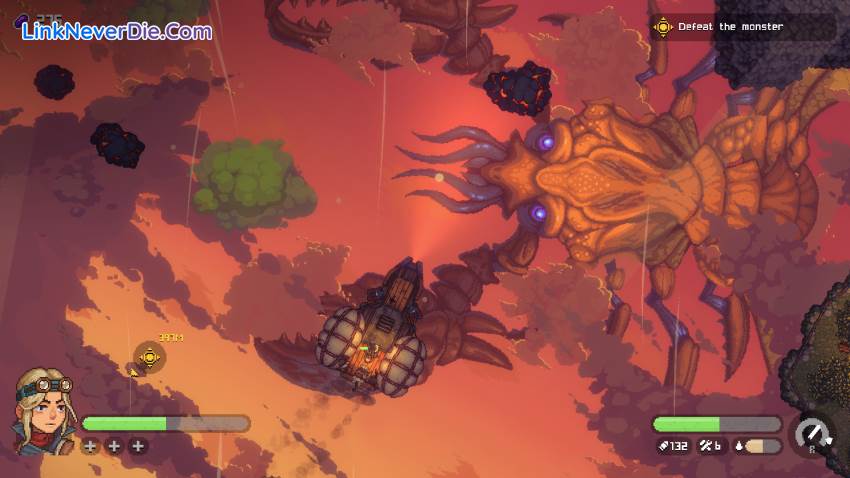Open the LinkNeverDie.Com watermark link
Image resolution: width=850 pixels, height=478 pixels.
pyautogui.click(x=117, y=32)
